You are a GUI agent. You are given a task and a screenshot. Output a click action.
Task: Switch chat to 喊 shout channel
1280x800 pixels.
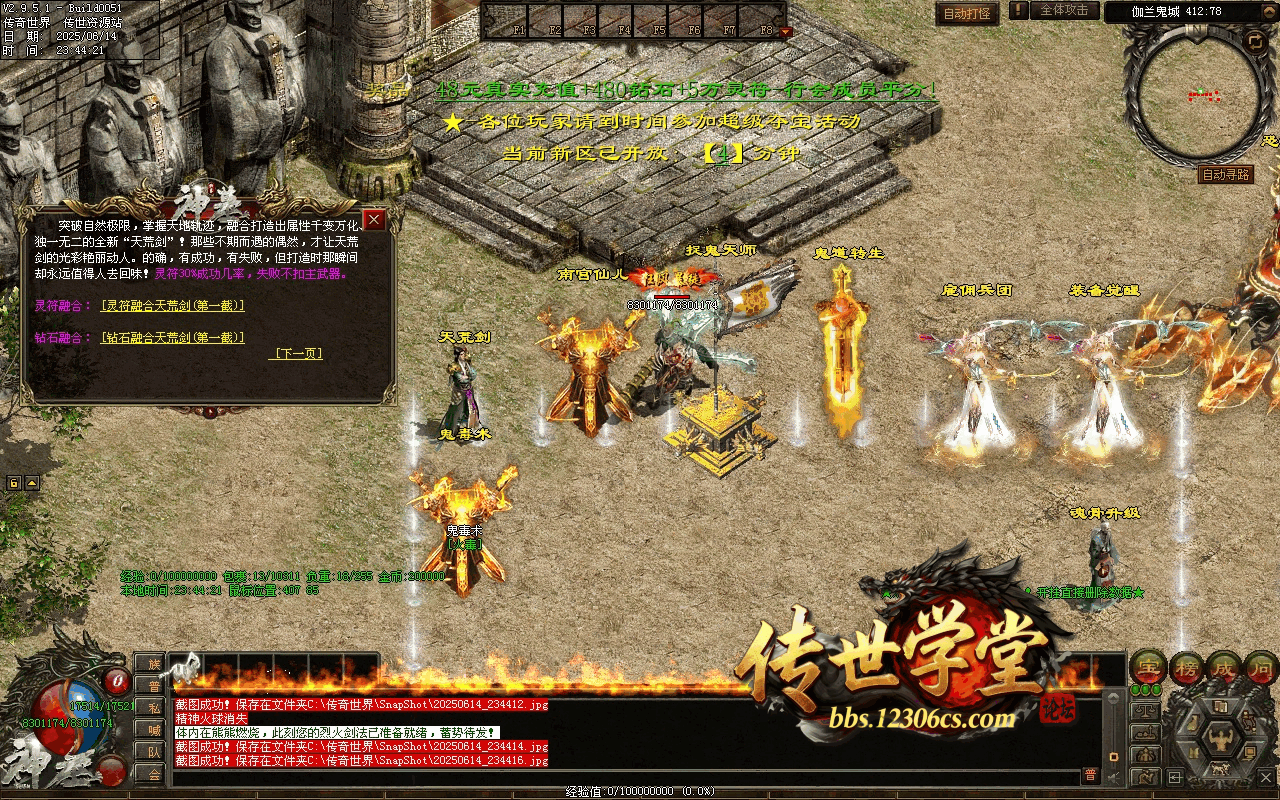[151, 729]
